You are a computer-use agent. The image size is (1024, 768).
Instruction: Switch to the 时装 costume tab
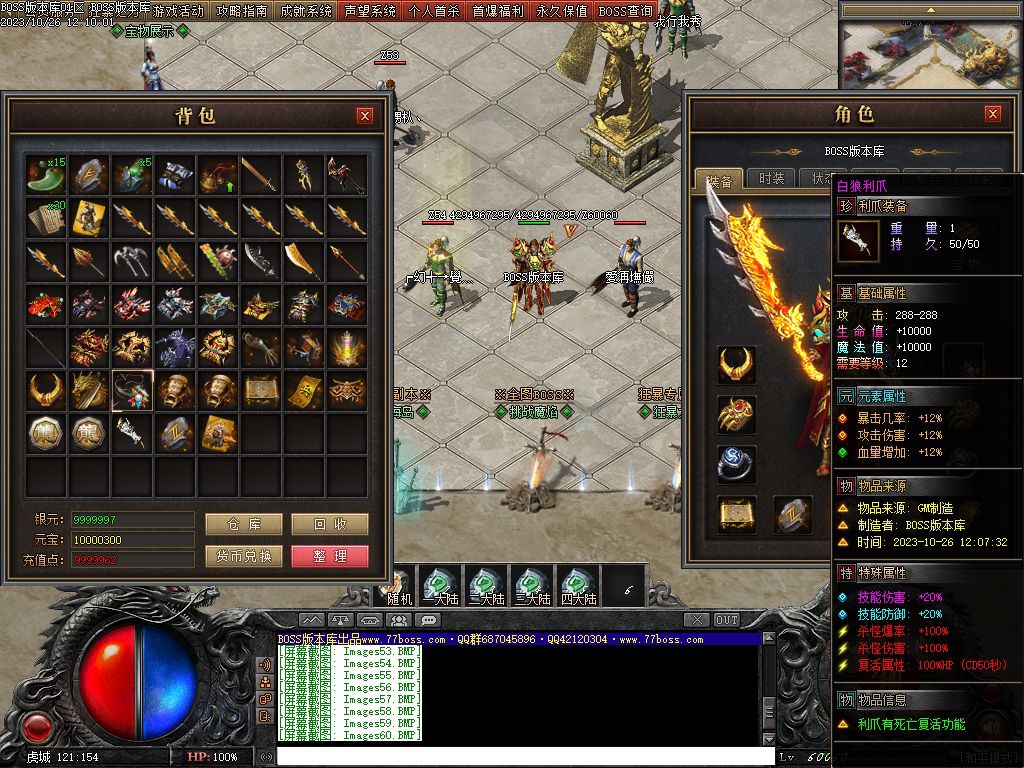click(771, 179)
